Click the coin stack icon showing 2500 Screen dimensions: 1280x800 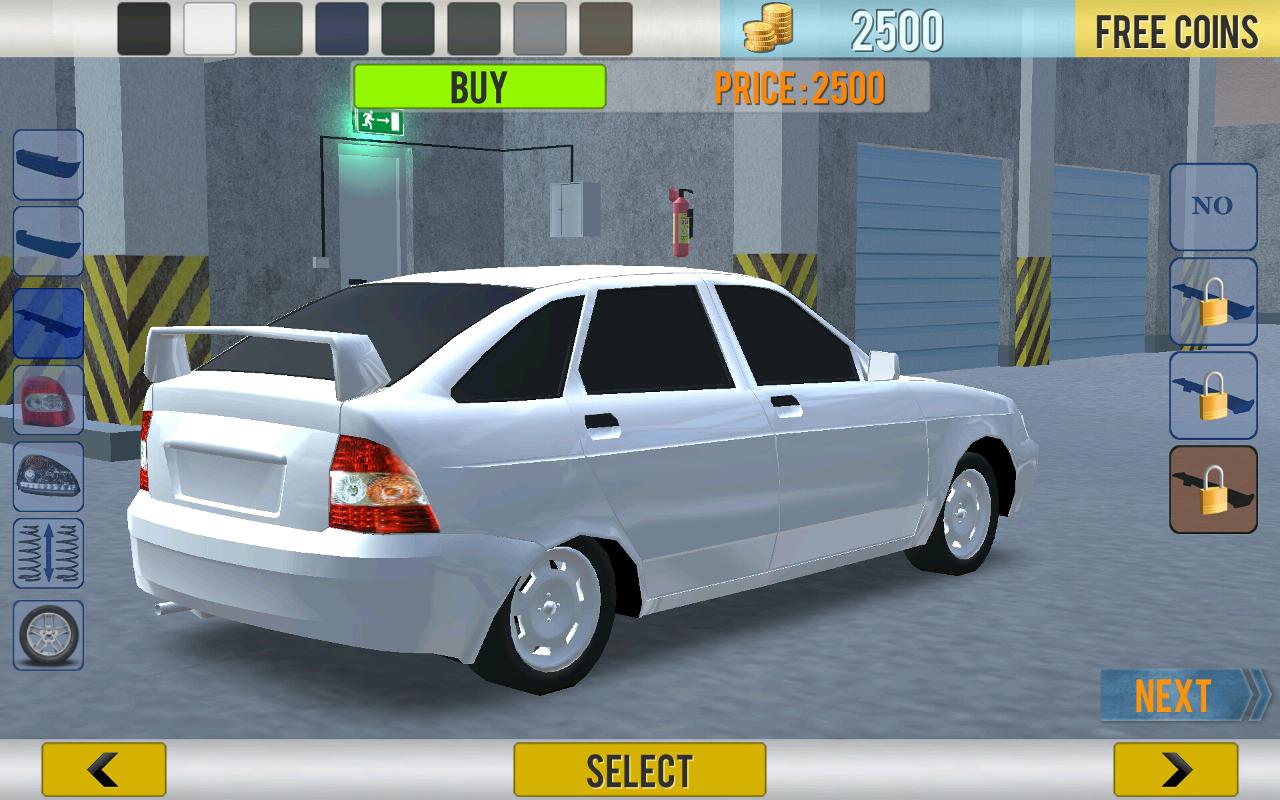(764, 30)
